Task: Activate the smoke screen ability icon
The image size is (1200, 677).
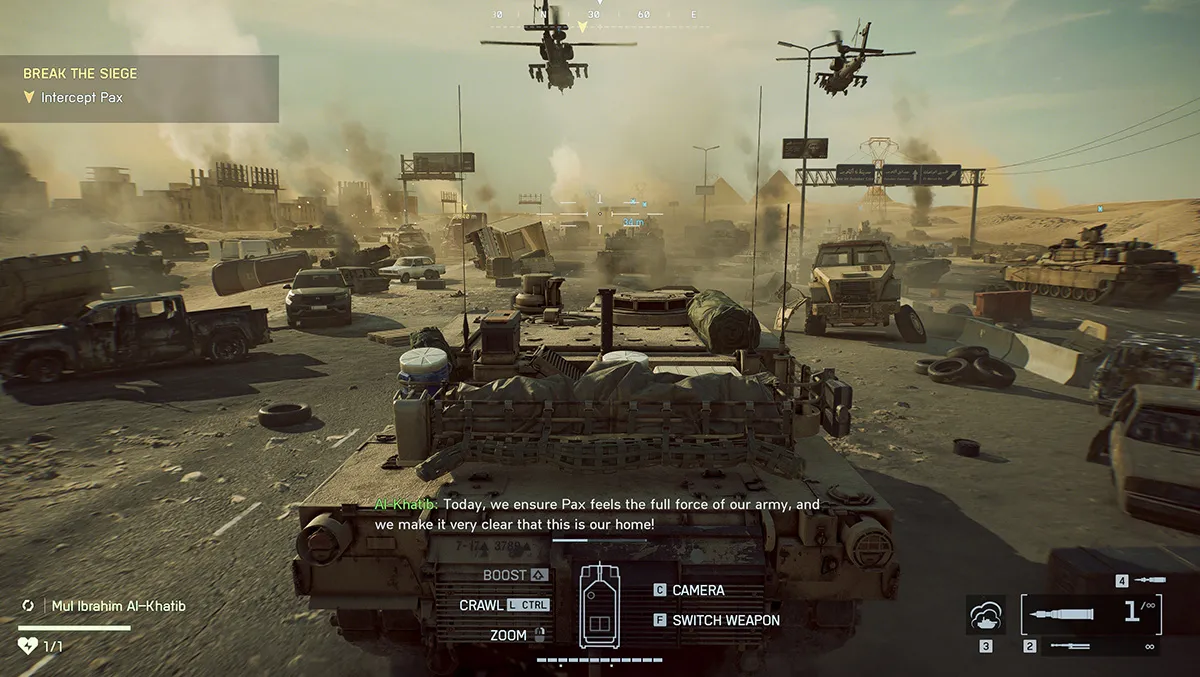Action: [x=985, y=614]
